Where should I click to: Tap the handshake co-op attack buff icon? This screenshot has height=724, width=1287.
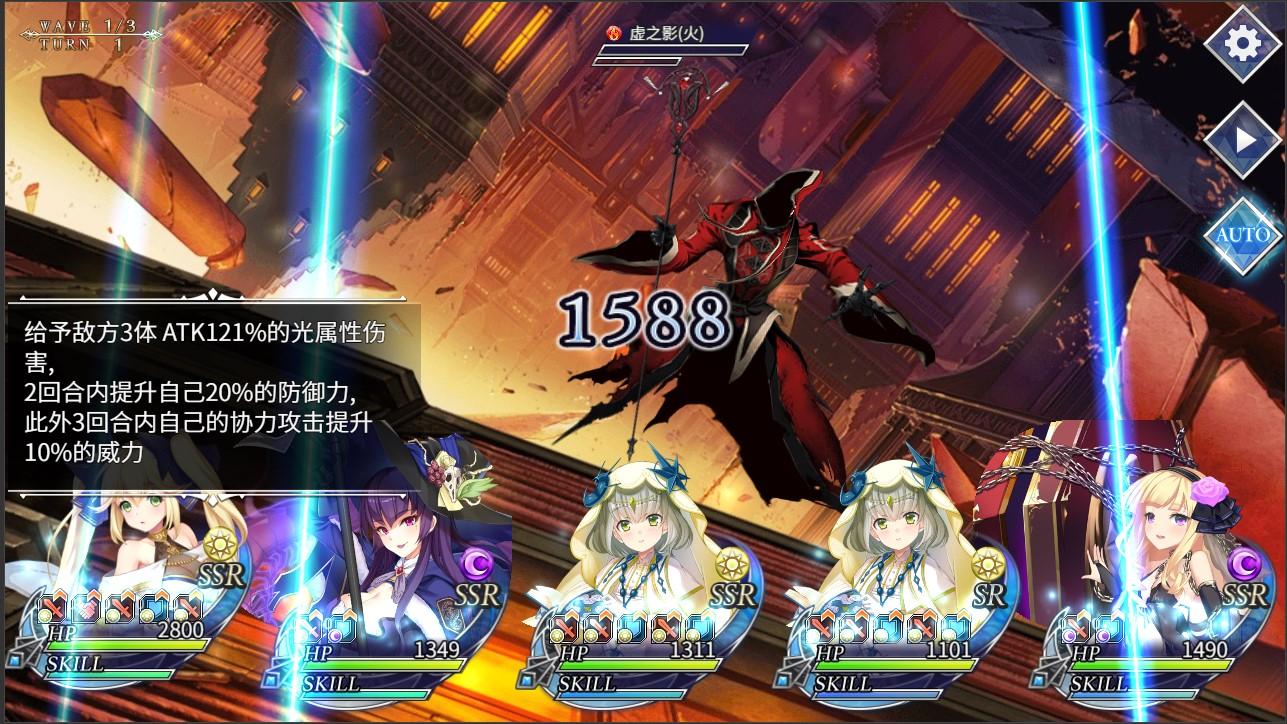(84, 608)
